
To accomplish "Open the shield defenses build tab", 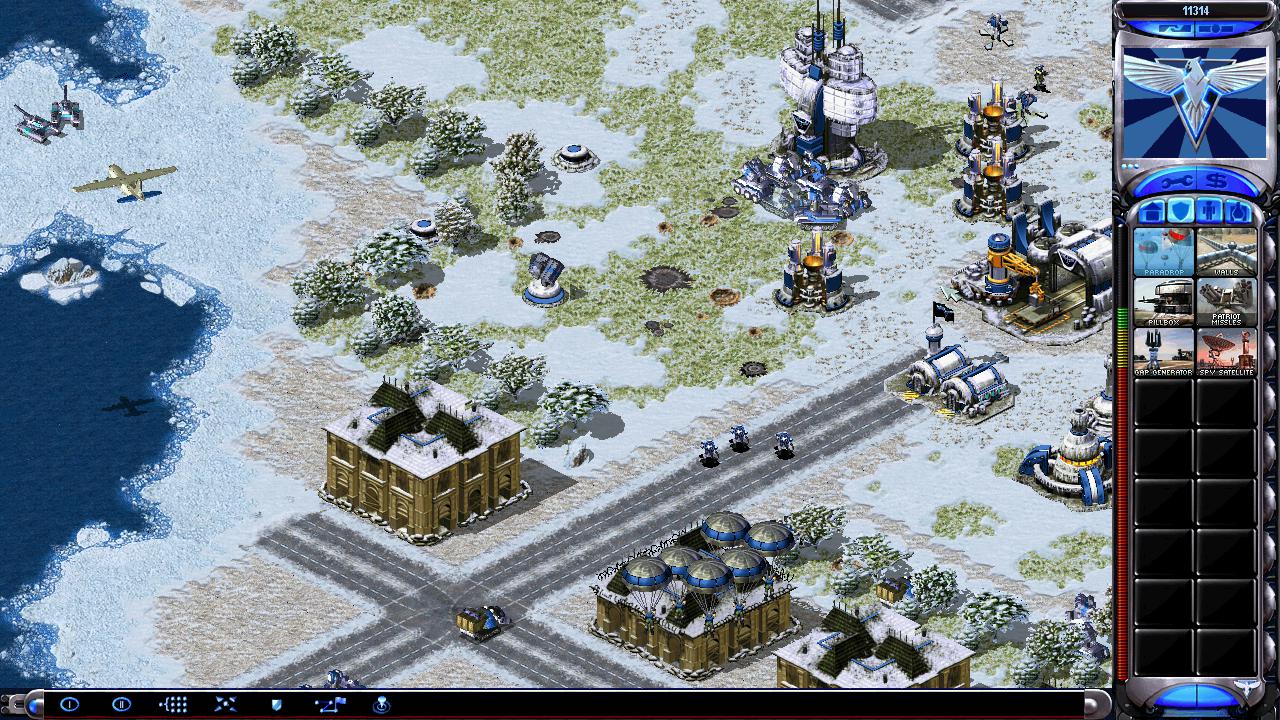I will 1180,211.
